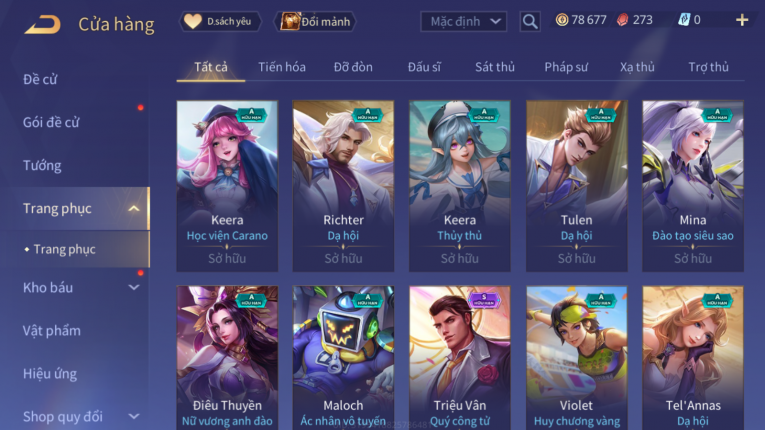The height and width of the screenshot is (430, 765).
Task: Select Gói đề cử in sidebar
Action: 51,122
